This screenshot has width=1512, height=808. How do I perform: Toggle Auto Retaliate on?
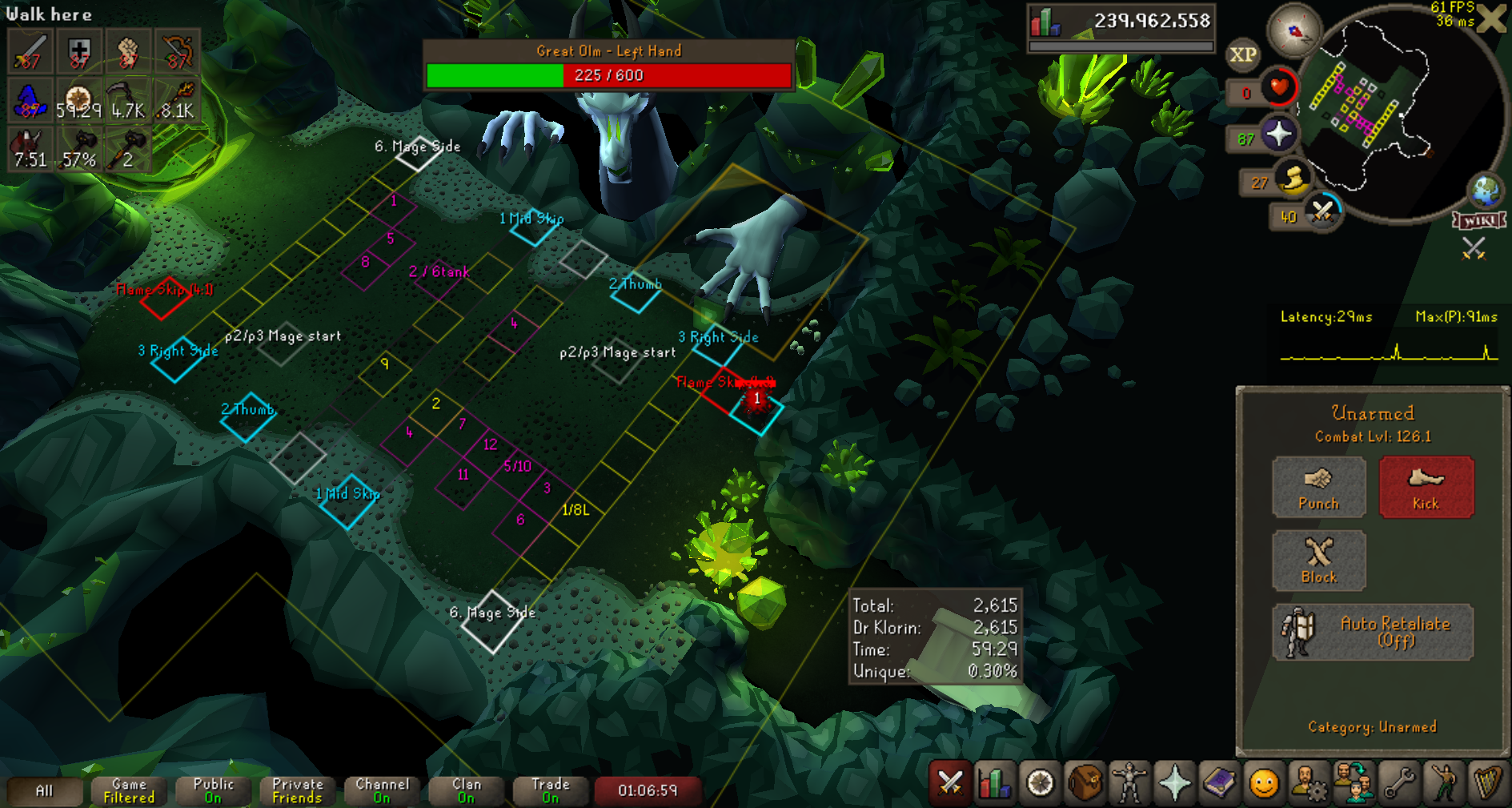point(1372,632)
